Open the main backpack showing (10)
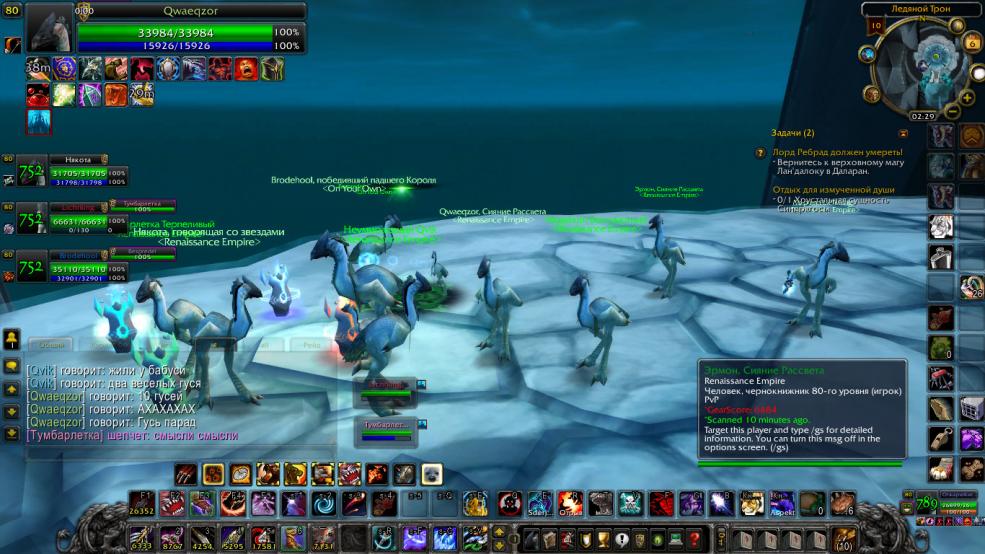985x554 pixels. pos(844,540)
